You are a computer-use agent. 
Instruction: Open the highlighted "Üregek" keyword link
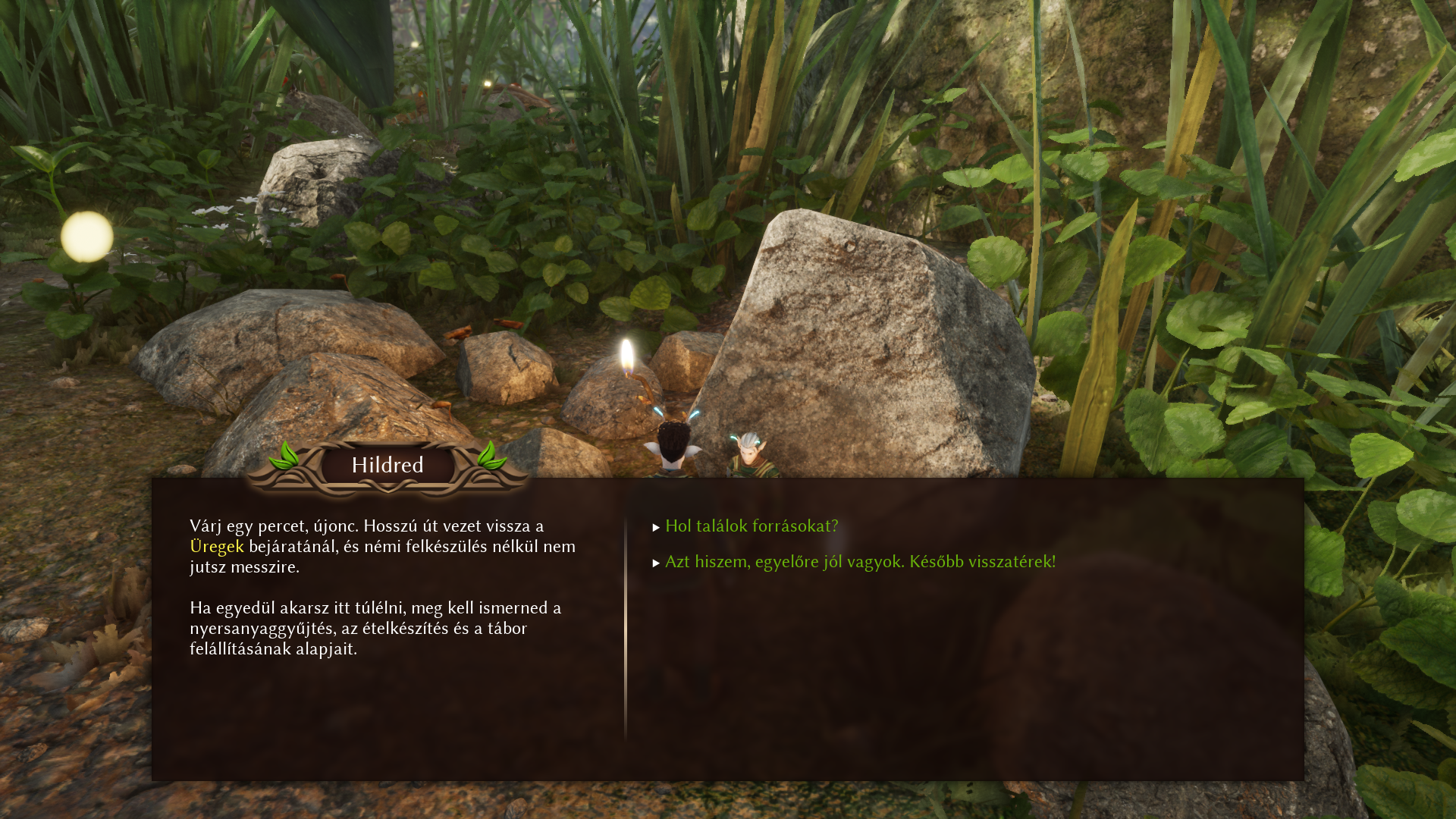[217, 546]
